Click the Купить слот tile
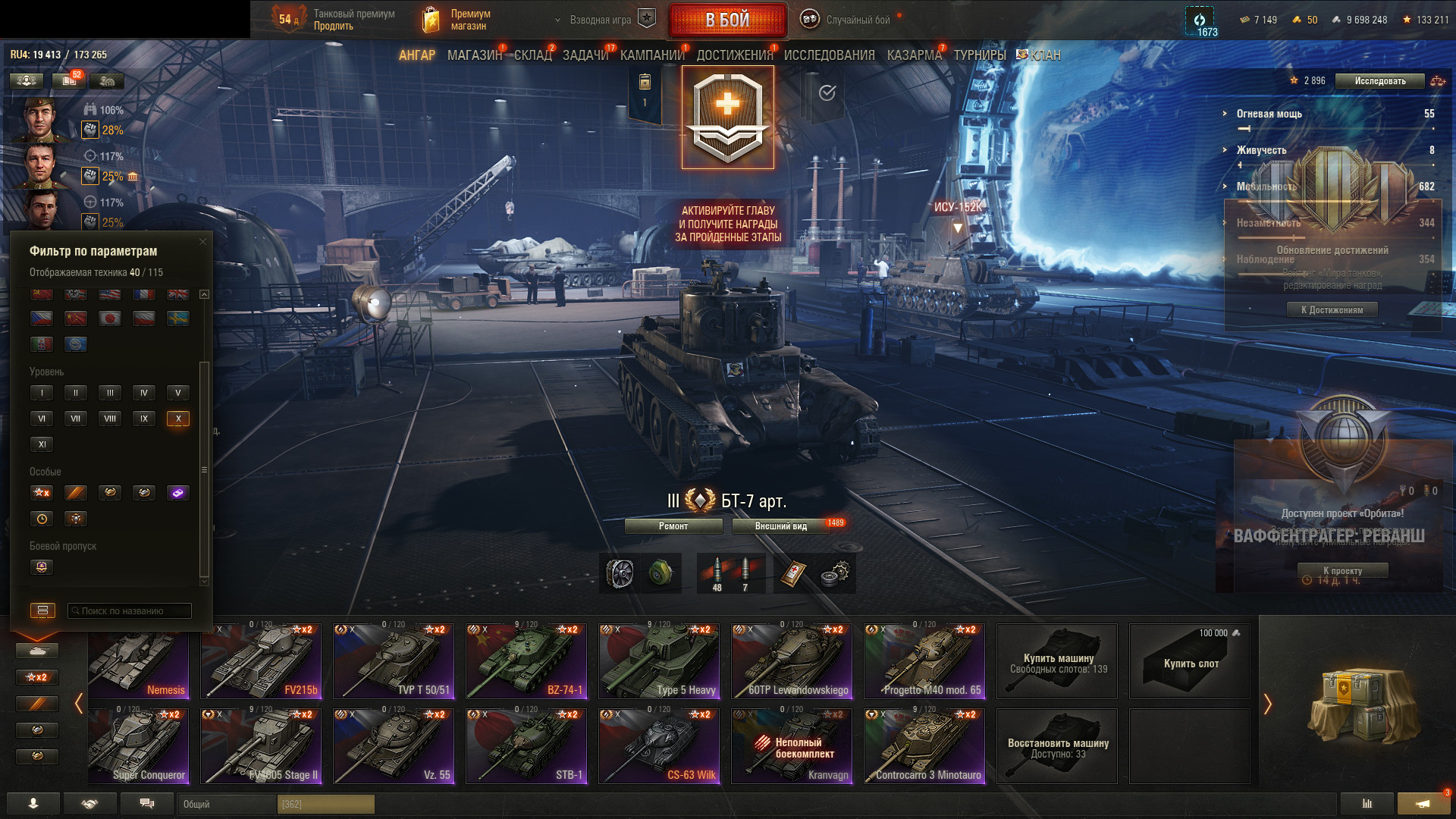Viewport: 1456px width, 819px height. click(1190, 661)
